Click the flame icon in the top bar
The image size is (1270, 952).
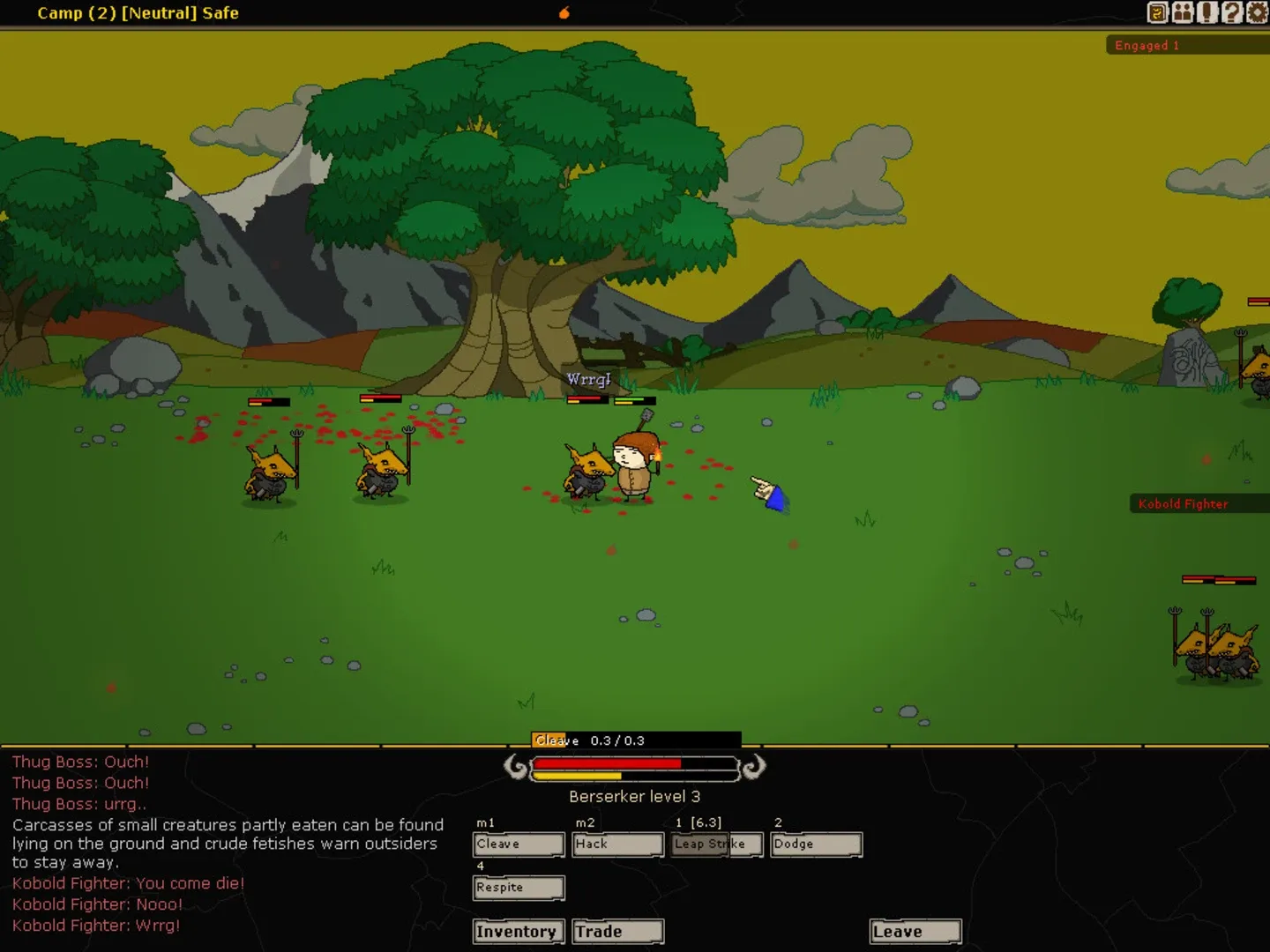(564, 12)
